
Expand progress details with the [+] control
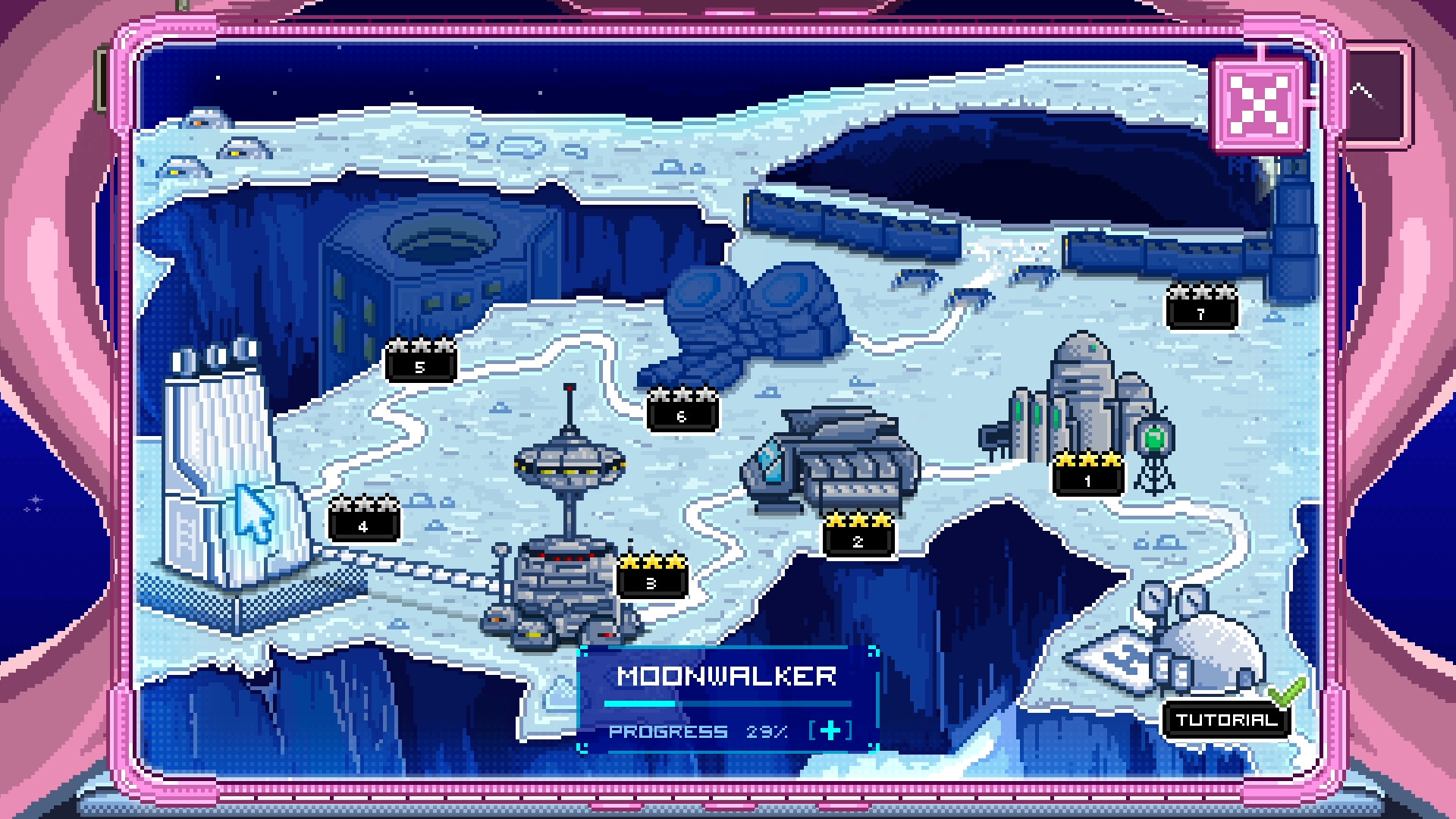point(830,732)
